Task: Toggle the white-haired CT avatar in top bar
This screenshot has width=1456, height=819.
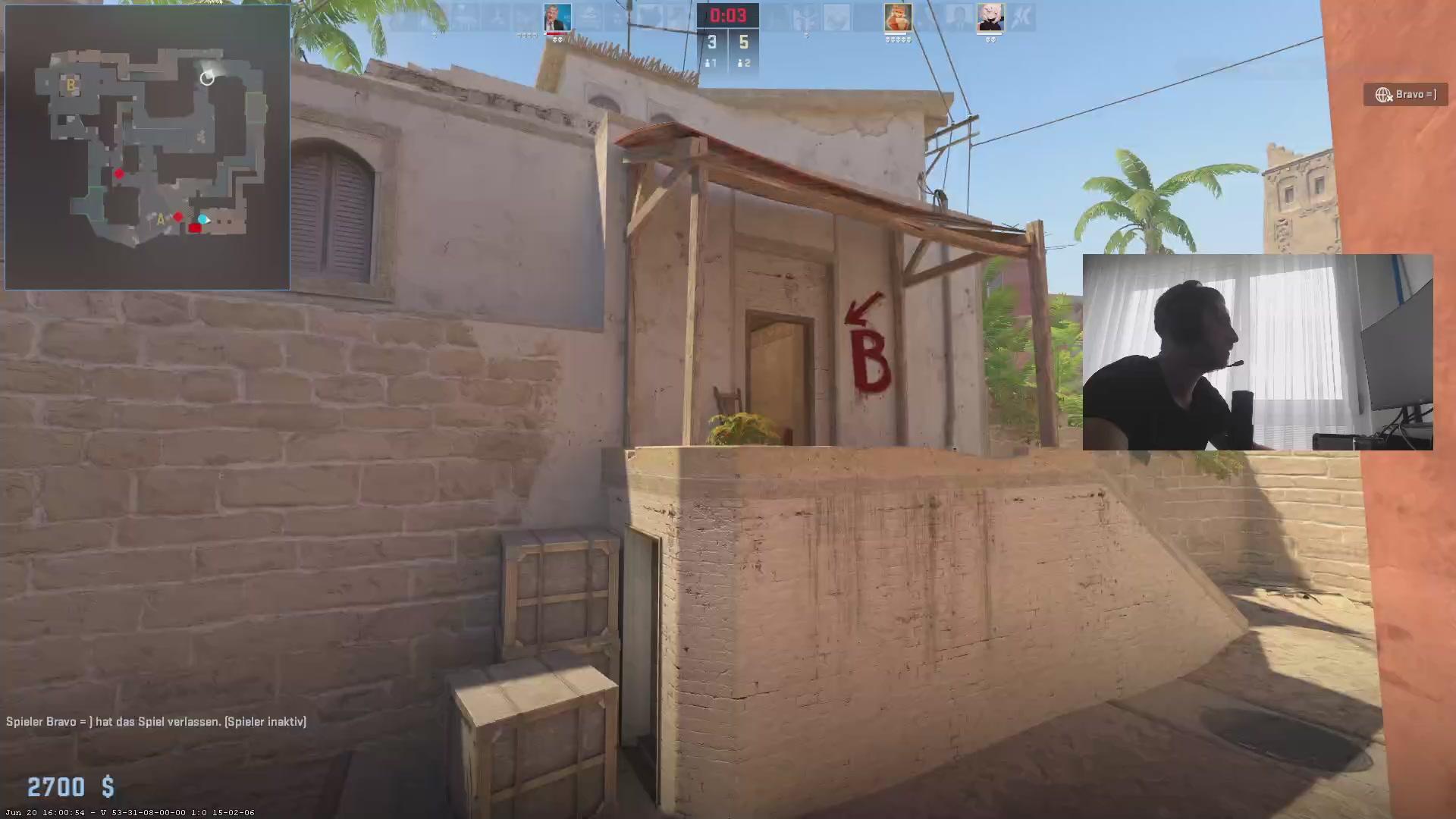Action: point(990,17)
